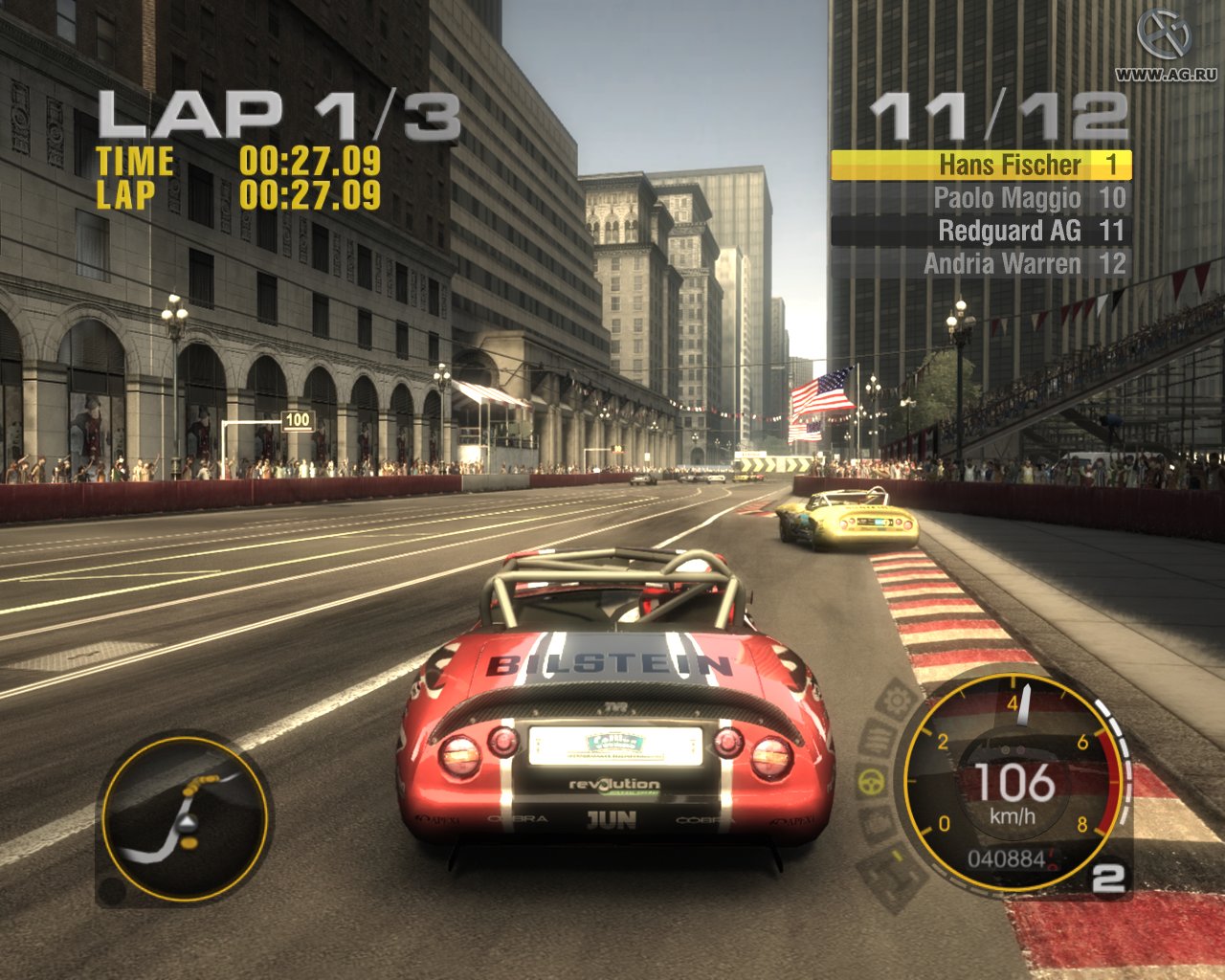Click the engine gear damage indicator
Viewport: 1225px width, 980px height.
(x=896, y=701)
